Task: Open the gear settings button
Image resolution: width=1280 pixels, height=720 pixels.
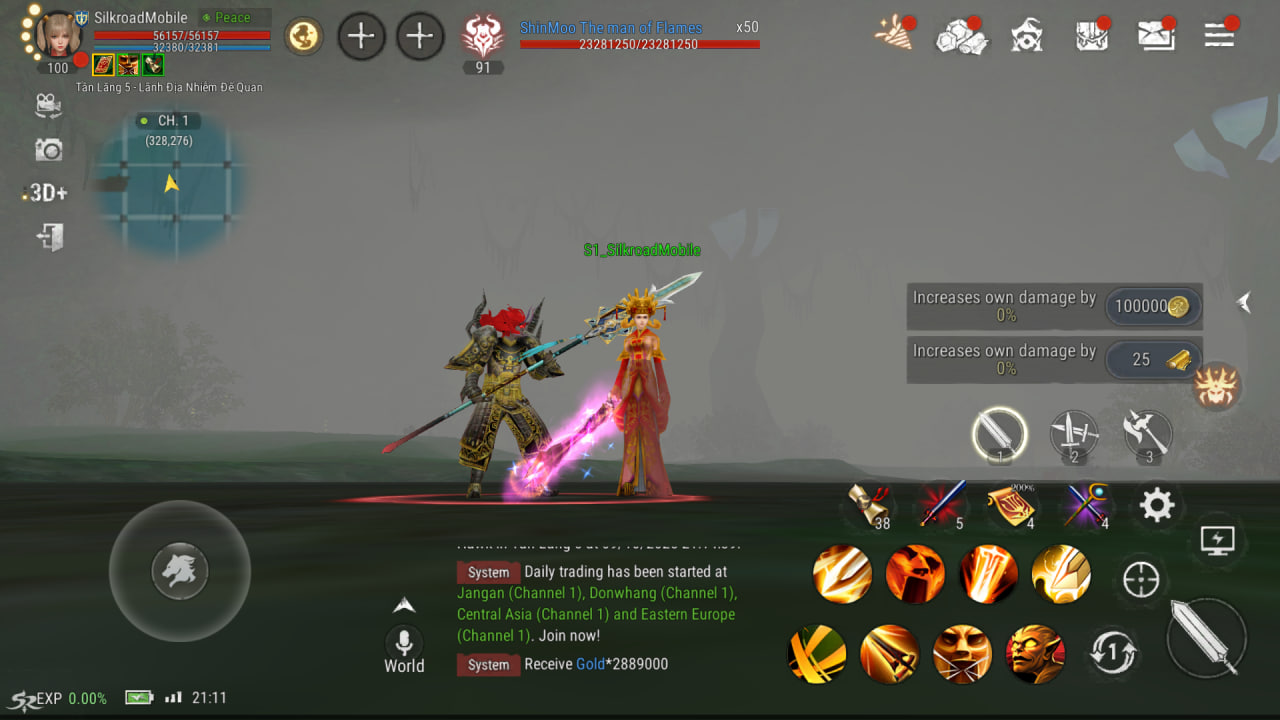Action: (x=1156, y=505)
